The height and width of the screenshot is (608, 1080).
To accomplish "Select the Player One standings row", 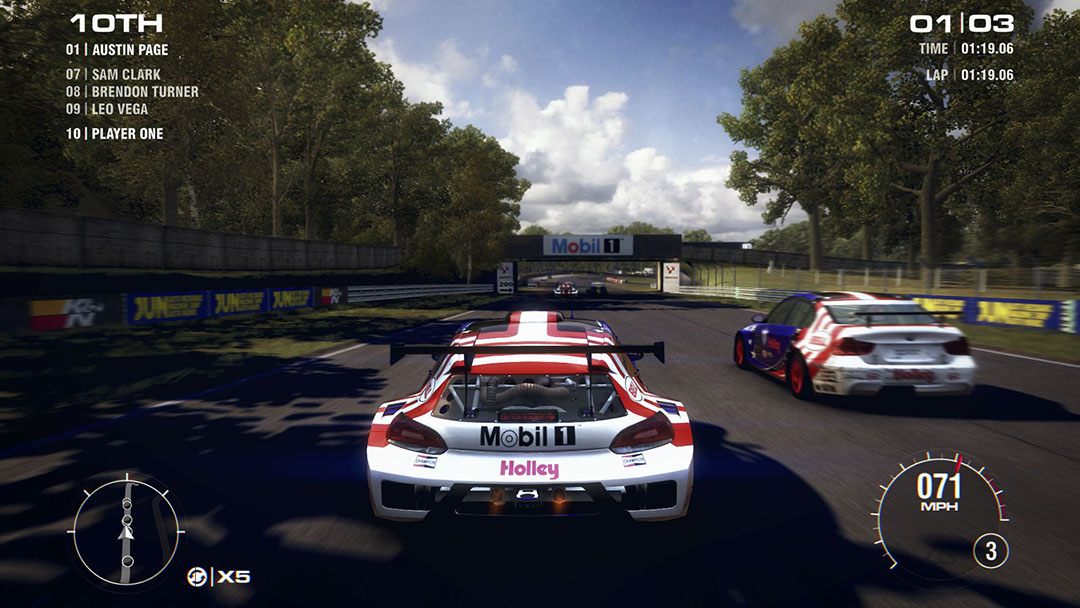I will click(x=115, y=134).
